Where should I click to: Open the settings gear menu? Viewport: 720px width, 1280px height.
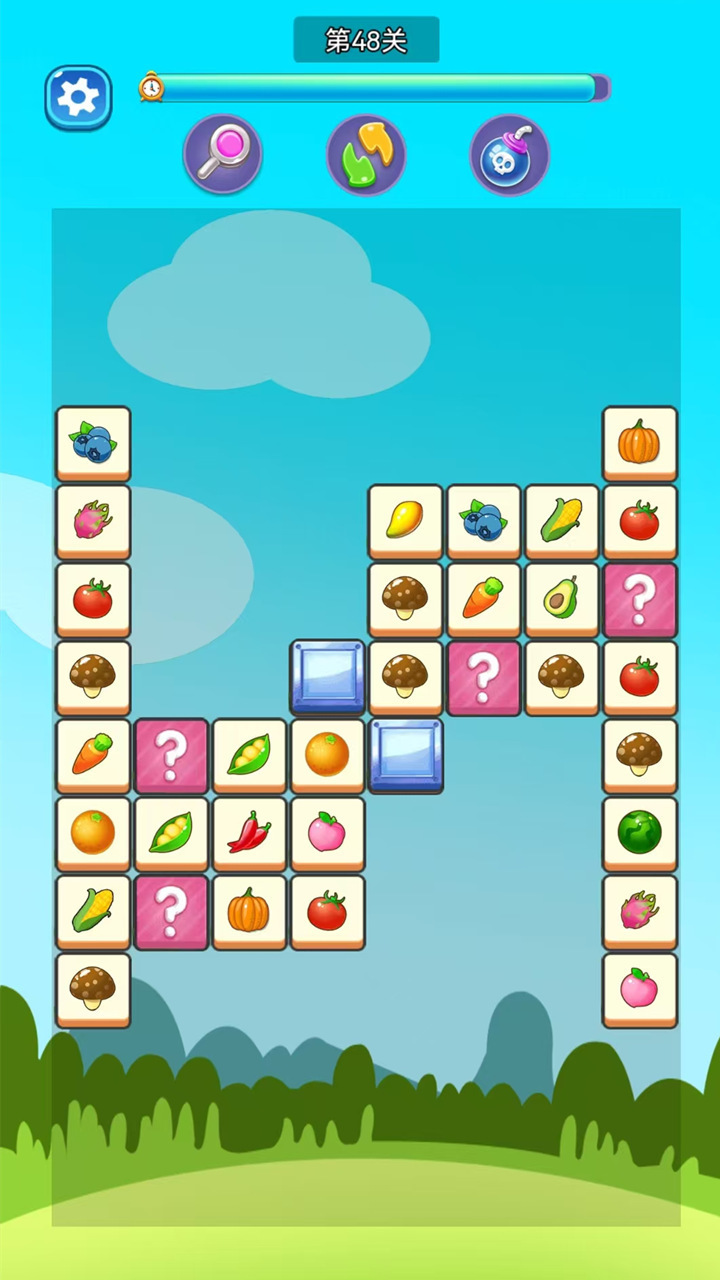(78, 97)
